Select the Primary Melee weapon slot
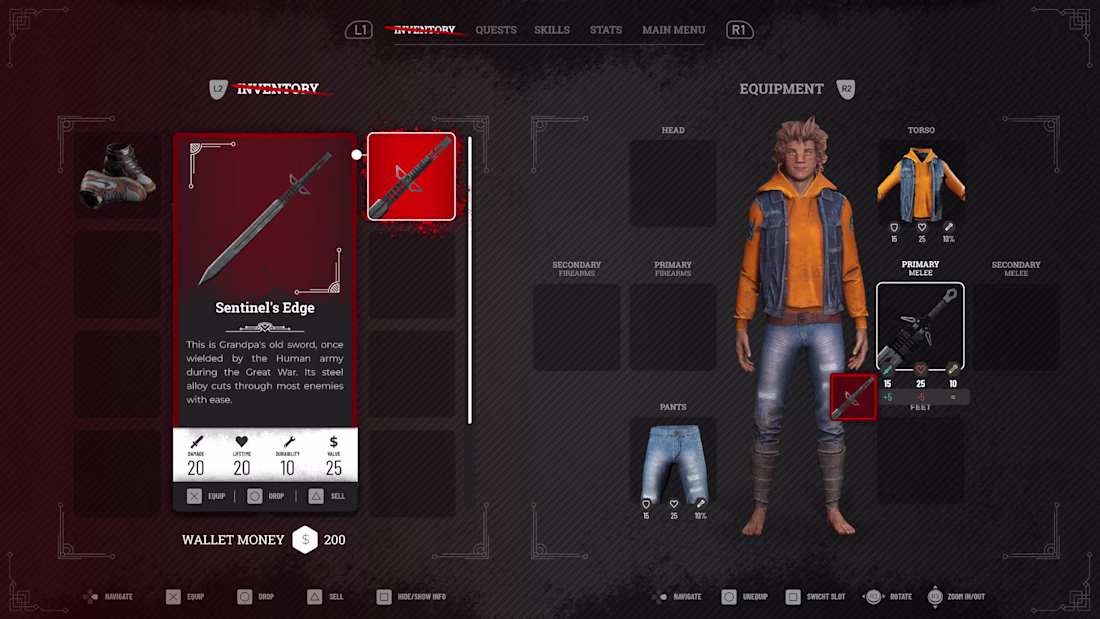Image resolution: width=1100 pixels, height=619 pixels. (x=920, y=327)
